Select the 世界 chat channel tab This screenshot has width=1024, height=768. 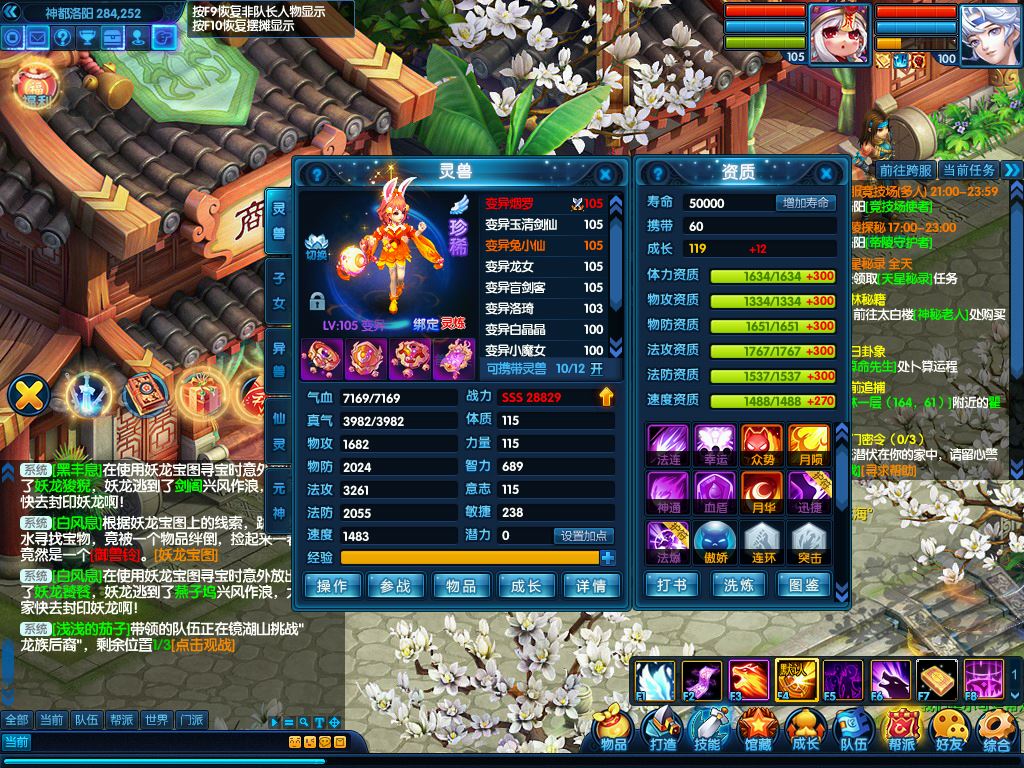pos(156,720)
